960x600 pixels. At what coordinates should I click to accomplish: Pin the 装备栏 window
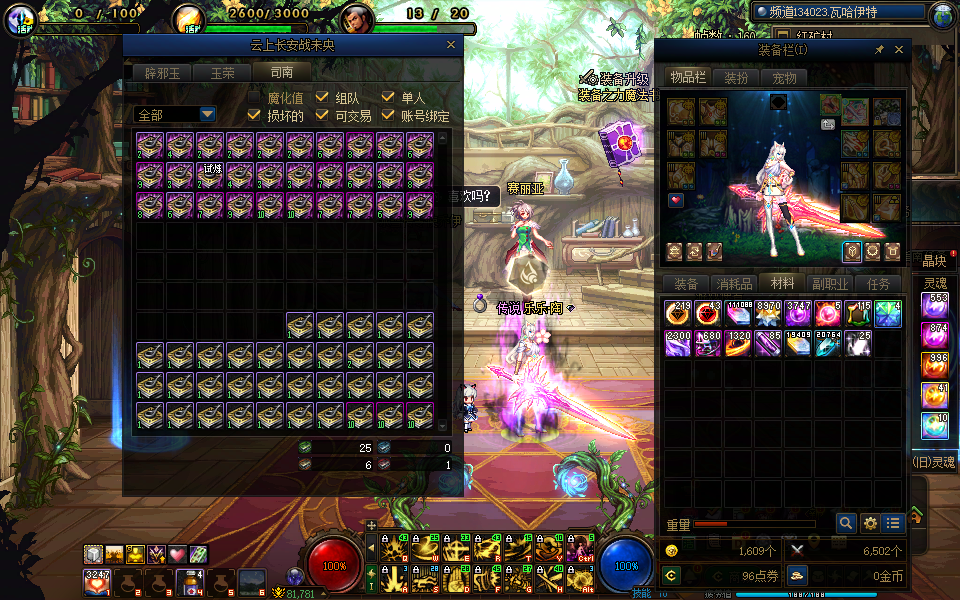[x=879, y=50]
